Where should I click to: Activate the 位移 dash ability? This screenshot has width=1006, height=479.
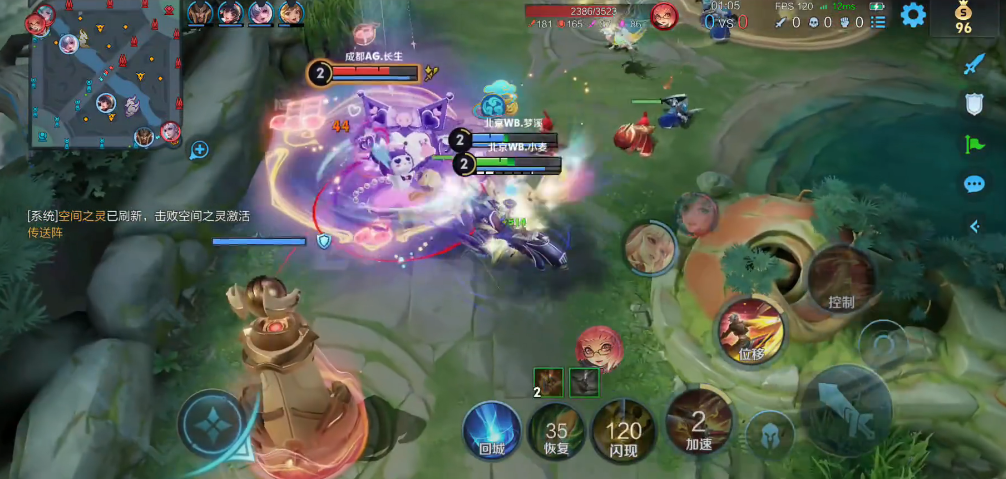pyautogui.click(x=751, y=330)
